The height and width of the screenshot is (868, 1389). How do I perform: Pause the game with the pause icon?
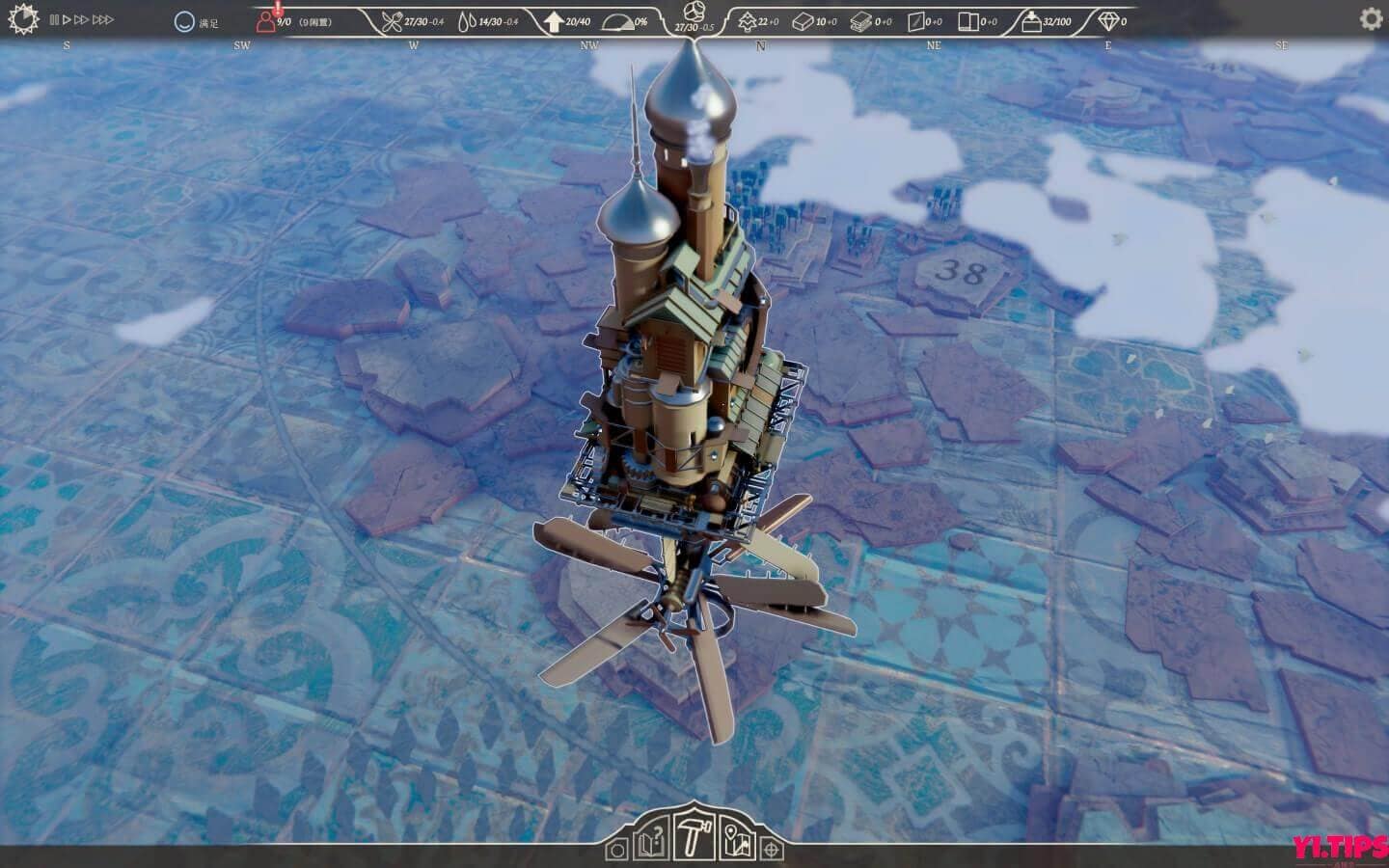pyautogui.click(x=54, y=20)
